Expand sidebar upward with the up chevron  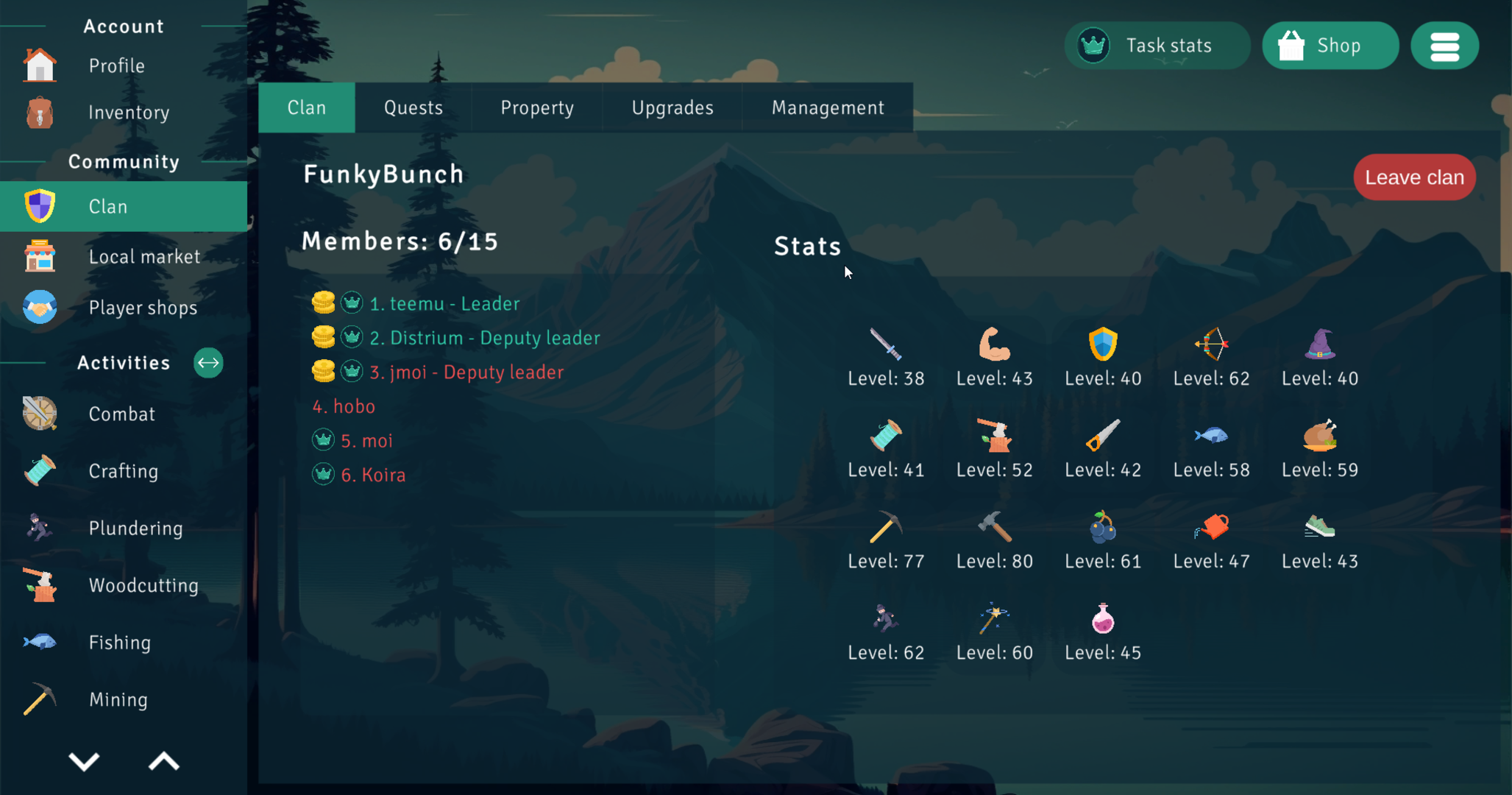[x=163, y=763]
